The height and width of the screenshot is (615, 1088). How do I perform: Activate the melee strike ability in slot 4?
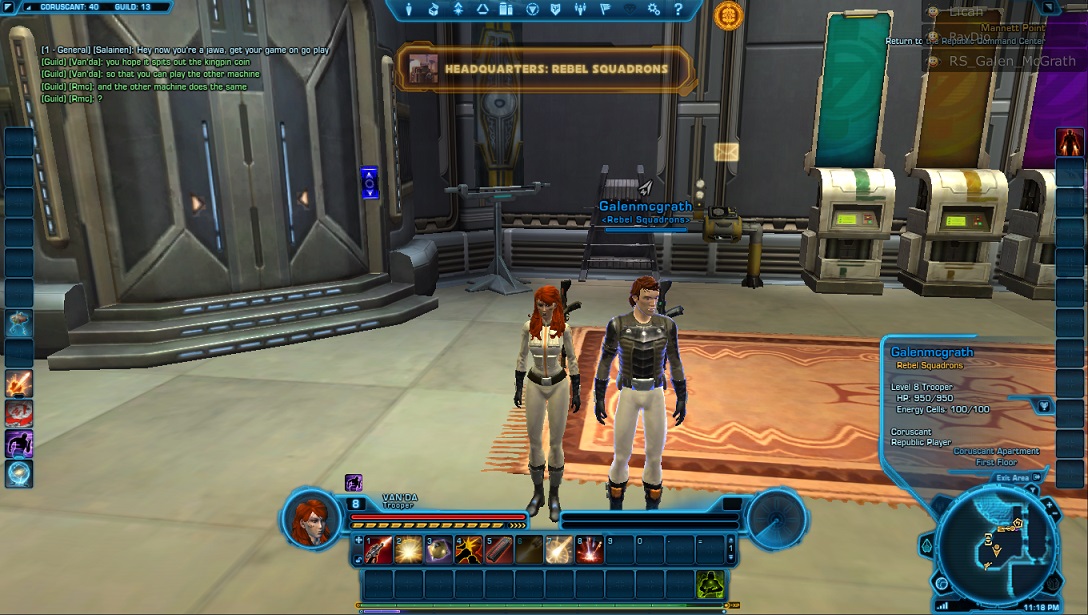[467, 549]
